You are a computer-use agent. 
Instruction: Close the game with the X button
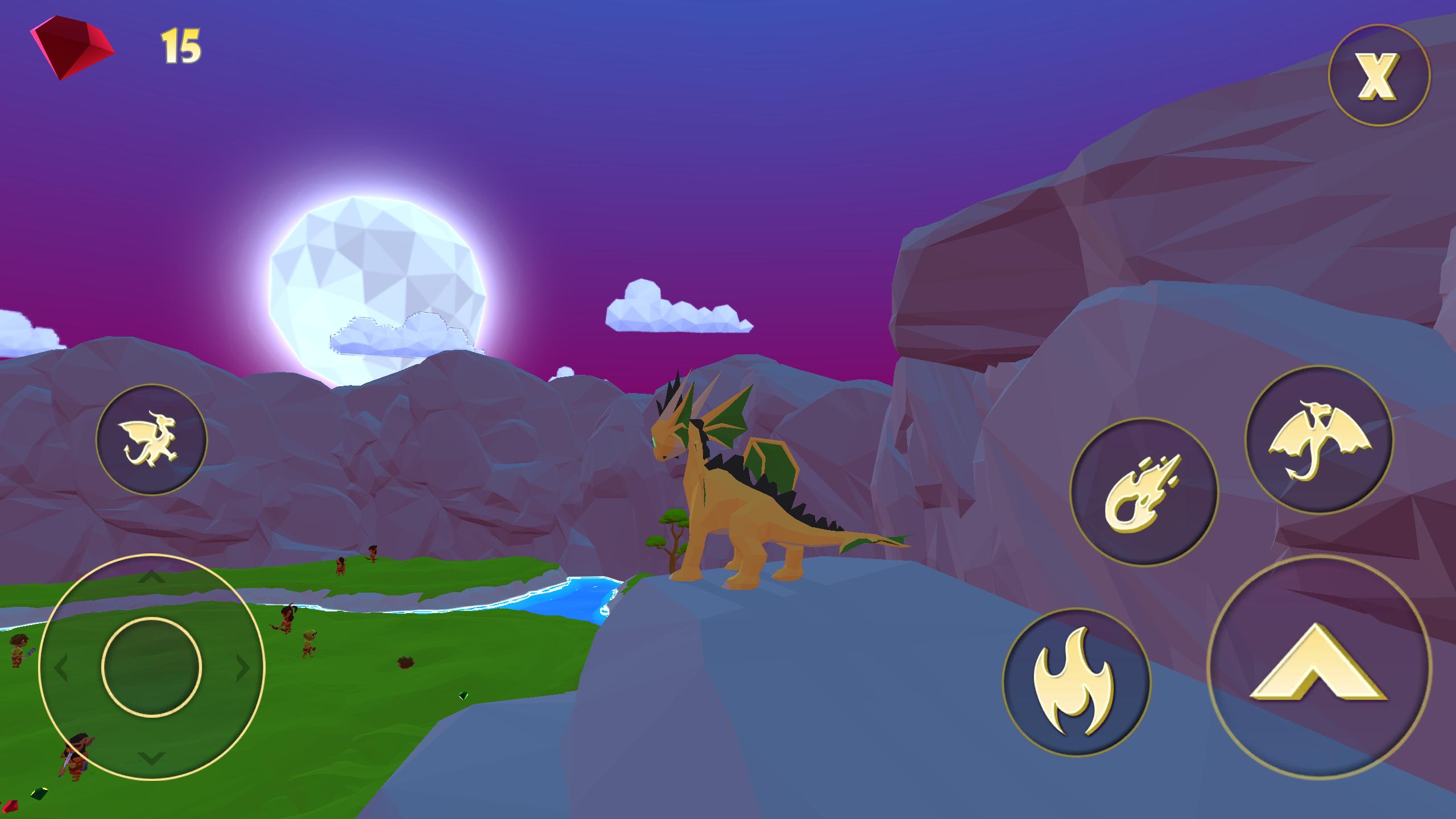(x=1378, y=76)
